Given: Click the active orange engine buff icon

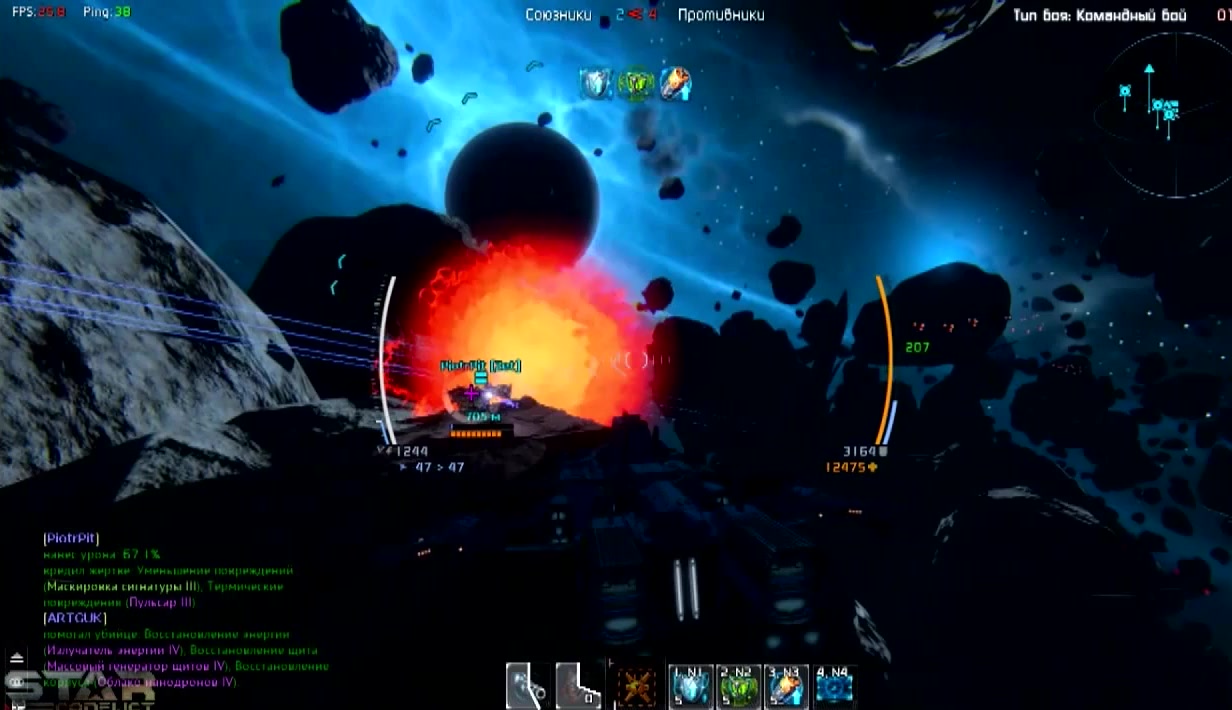Looking at the screenshot, I should [x=674, y=84].
